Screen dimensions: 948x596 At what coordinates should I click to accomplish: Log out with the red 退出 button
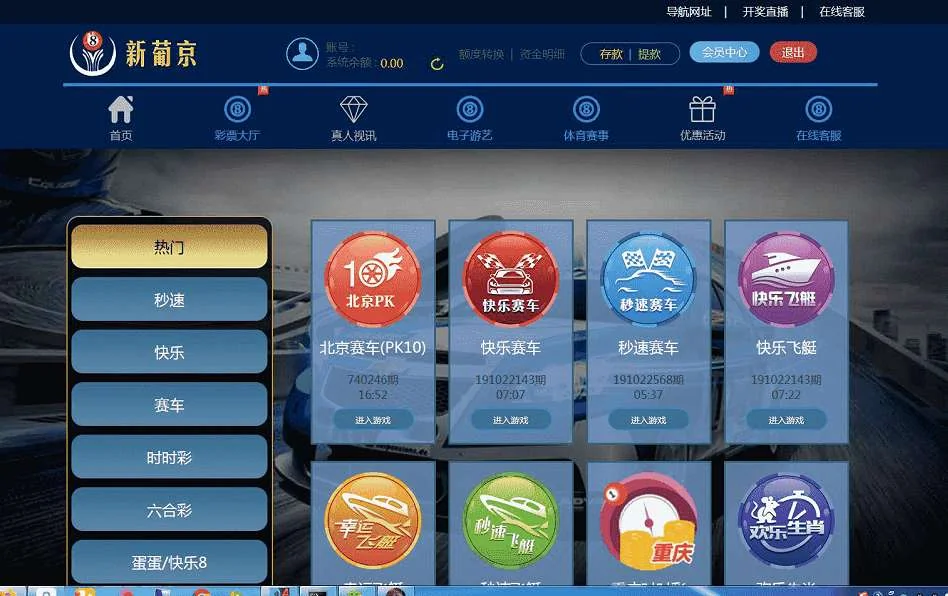pyautogui.click(x=793, y=53)
